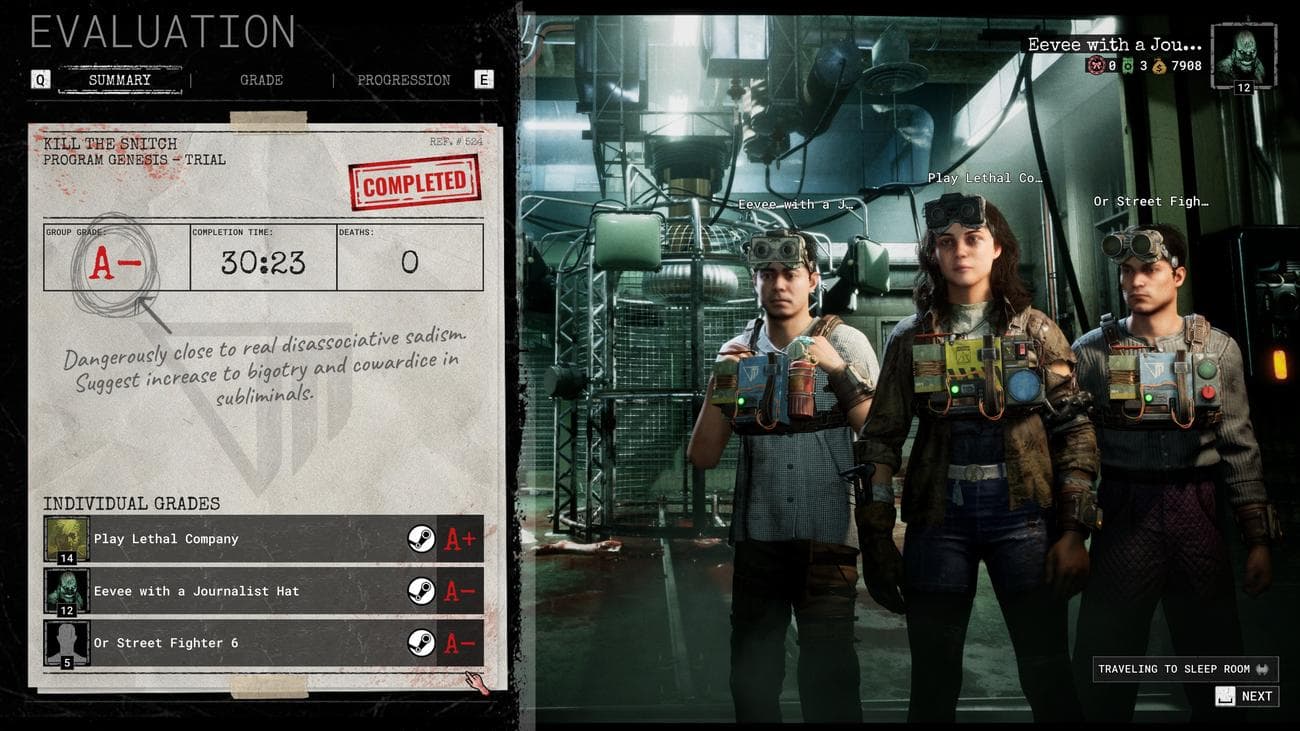
Task: Switch to the Progression tab
Action: tap(404, 80)
